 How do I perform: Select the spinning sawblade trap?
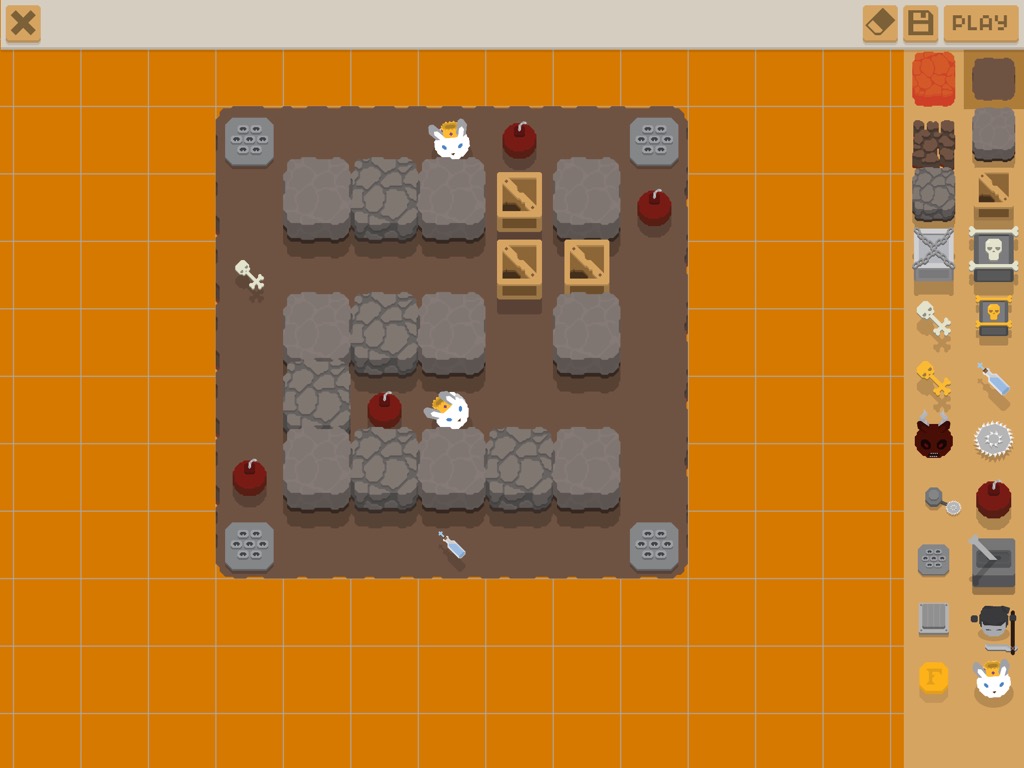(993, 438)
